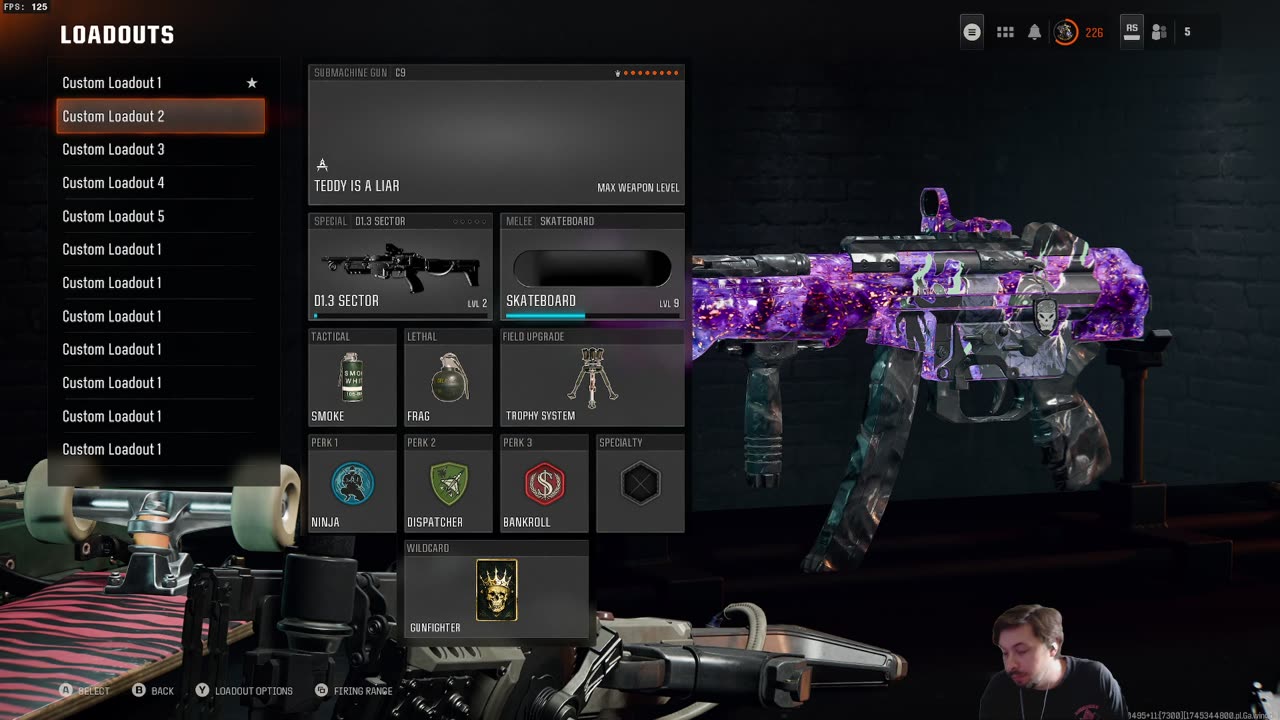
Task: Select the Frag lethal slot
Action: (448, 378)
